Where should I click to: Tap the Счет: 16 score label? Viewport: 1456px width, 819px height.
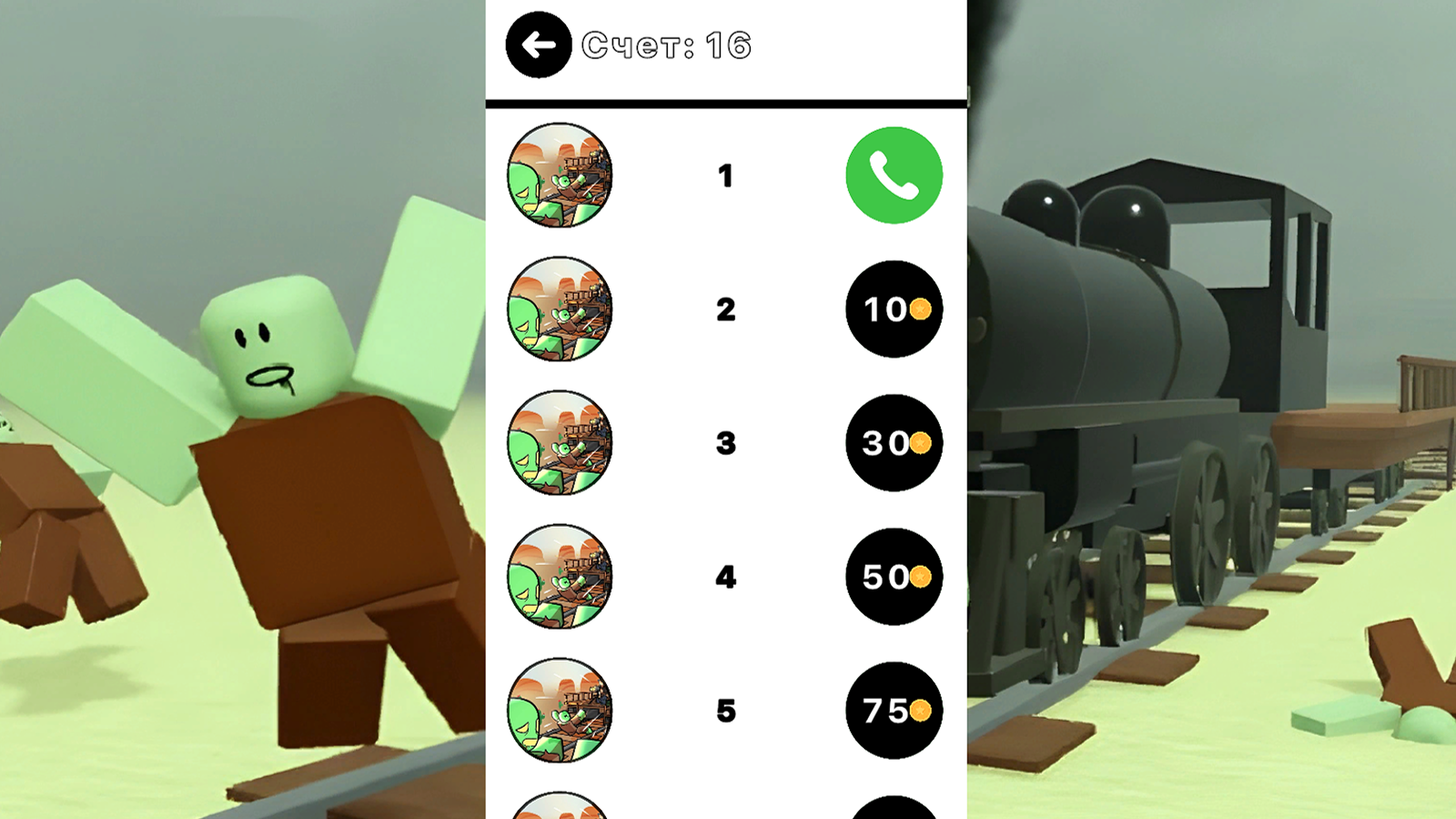pos(669,44)
